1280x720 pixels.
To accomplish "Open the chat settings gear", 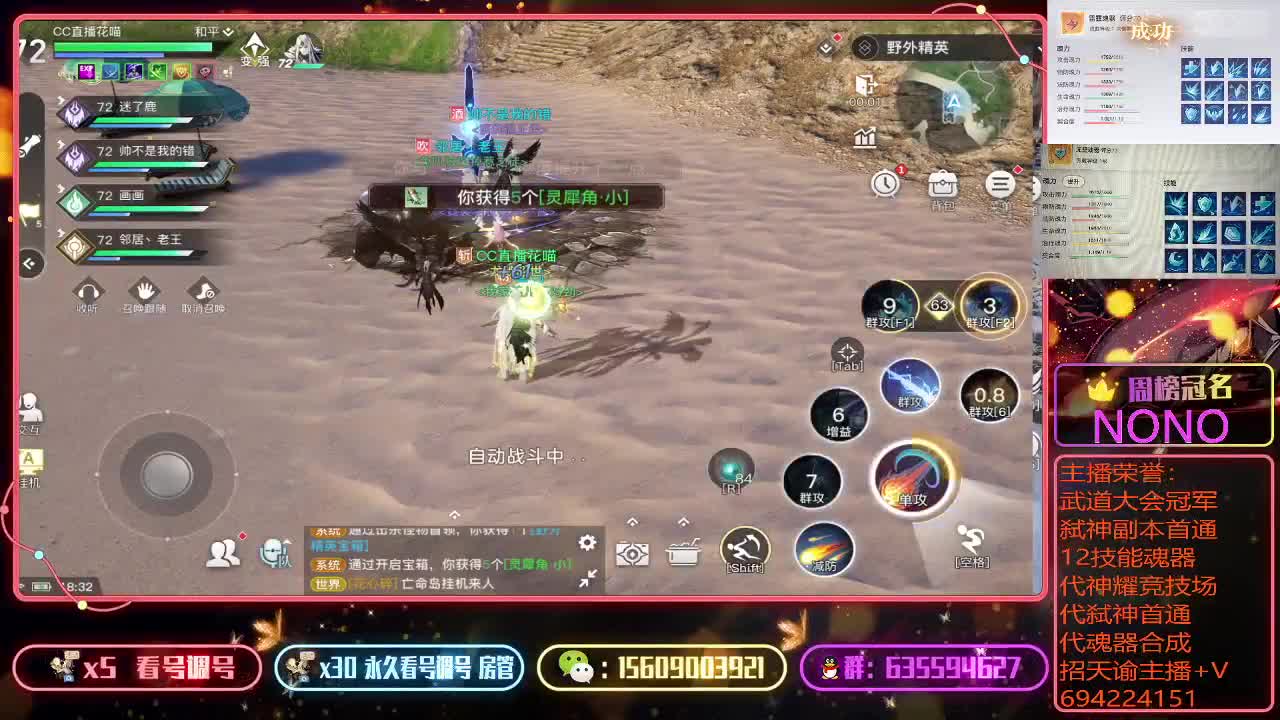I will tap(586, 543).
